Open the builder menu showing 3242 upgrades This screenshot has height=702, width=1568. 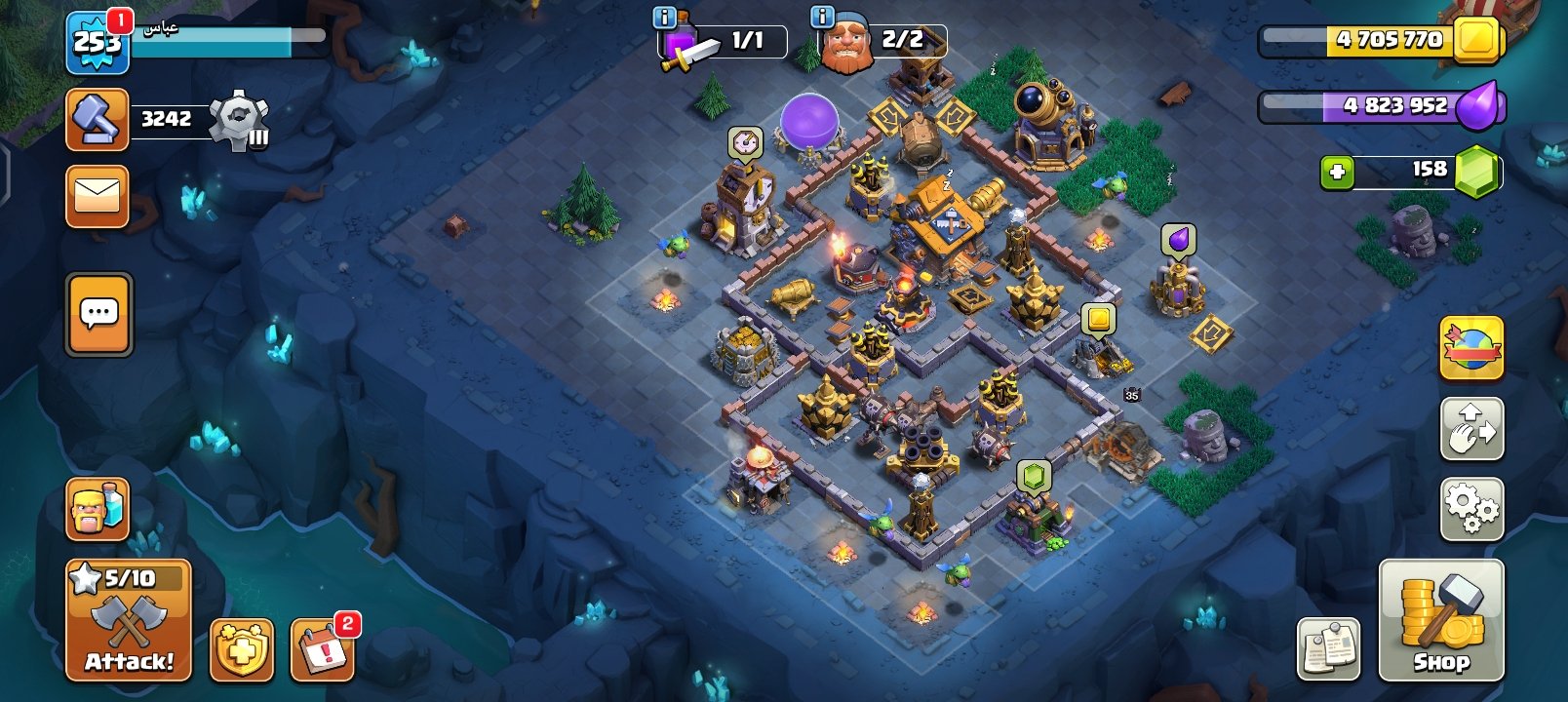(96, 119)
